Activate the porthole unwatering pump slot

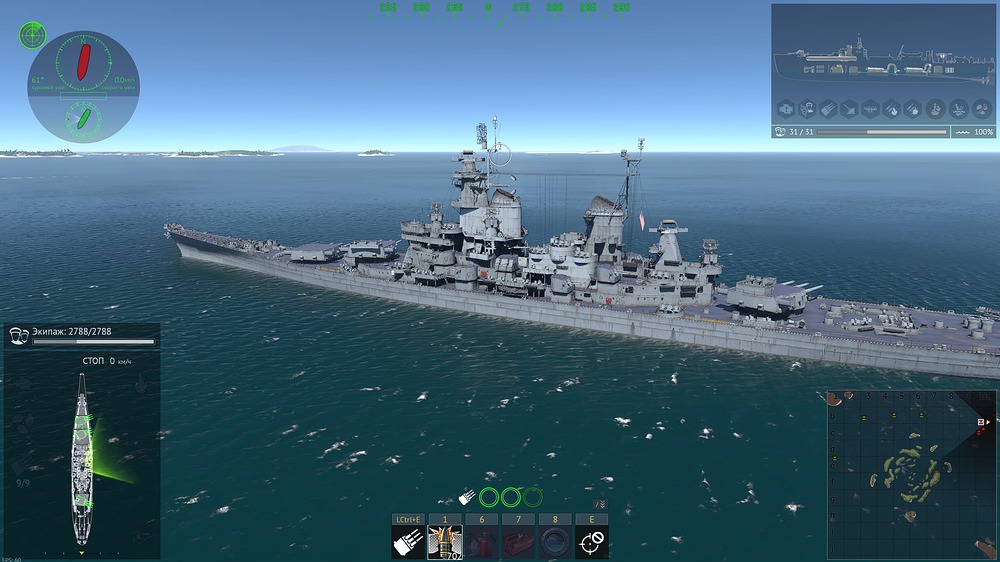click(554, 543)
